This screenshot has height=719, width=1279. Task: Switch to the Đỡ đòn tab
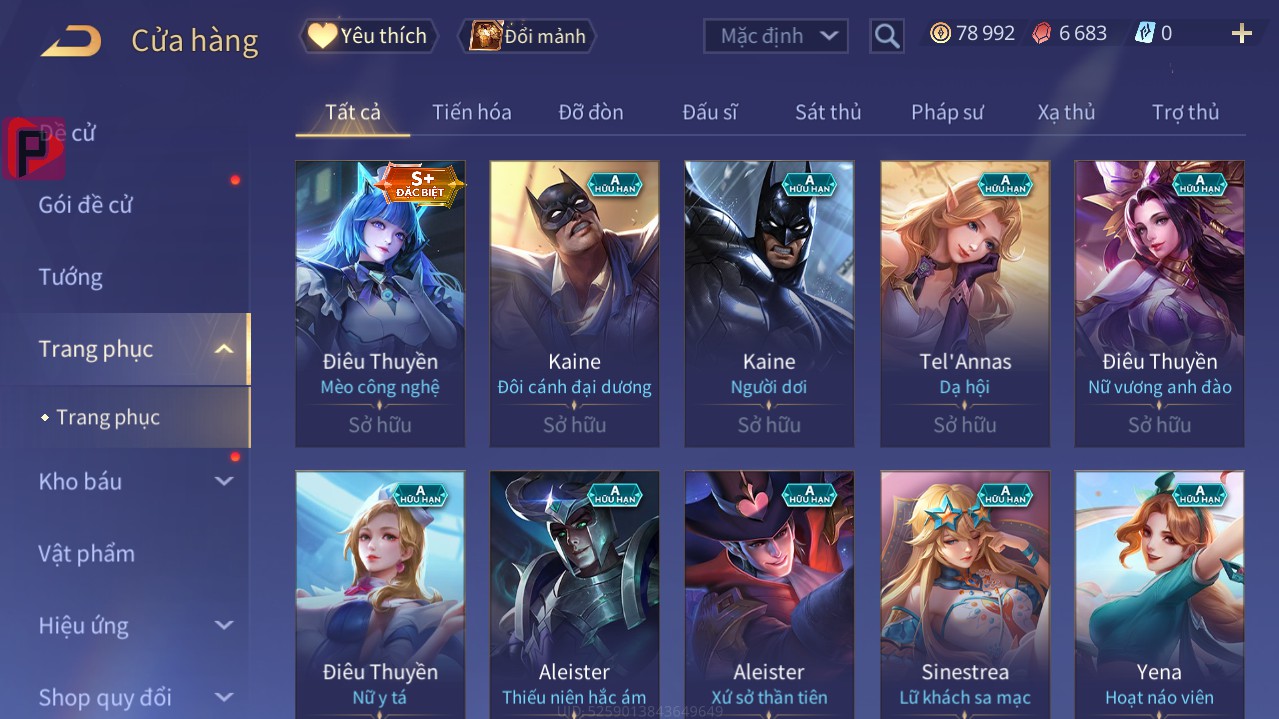[x=591, y=112]
